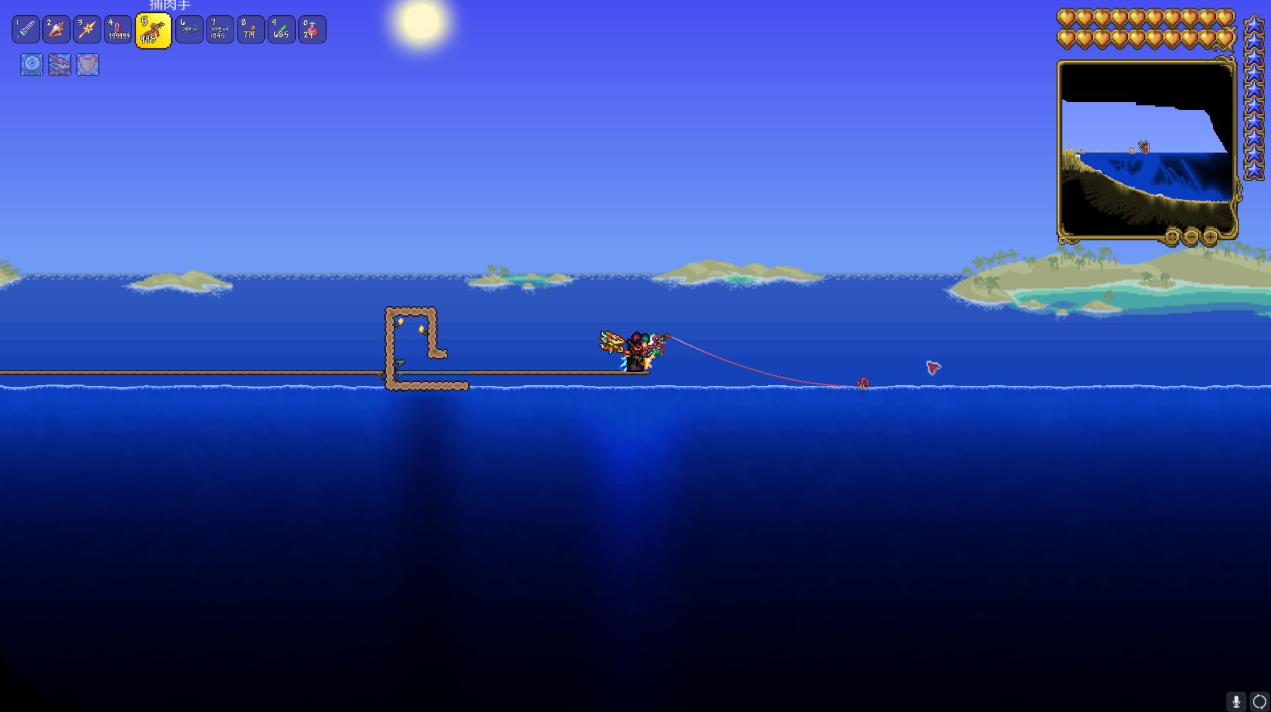
Task: Select hotbar slot 4 with red bow
Action: 119,30
